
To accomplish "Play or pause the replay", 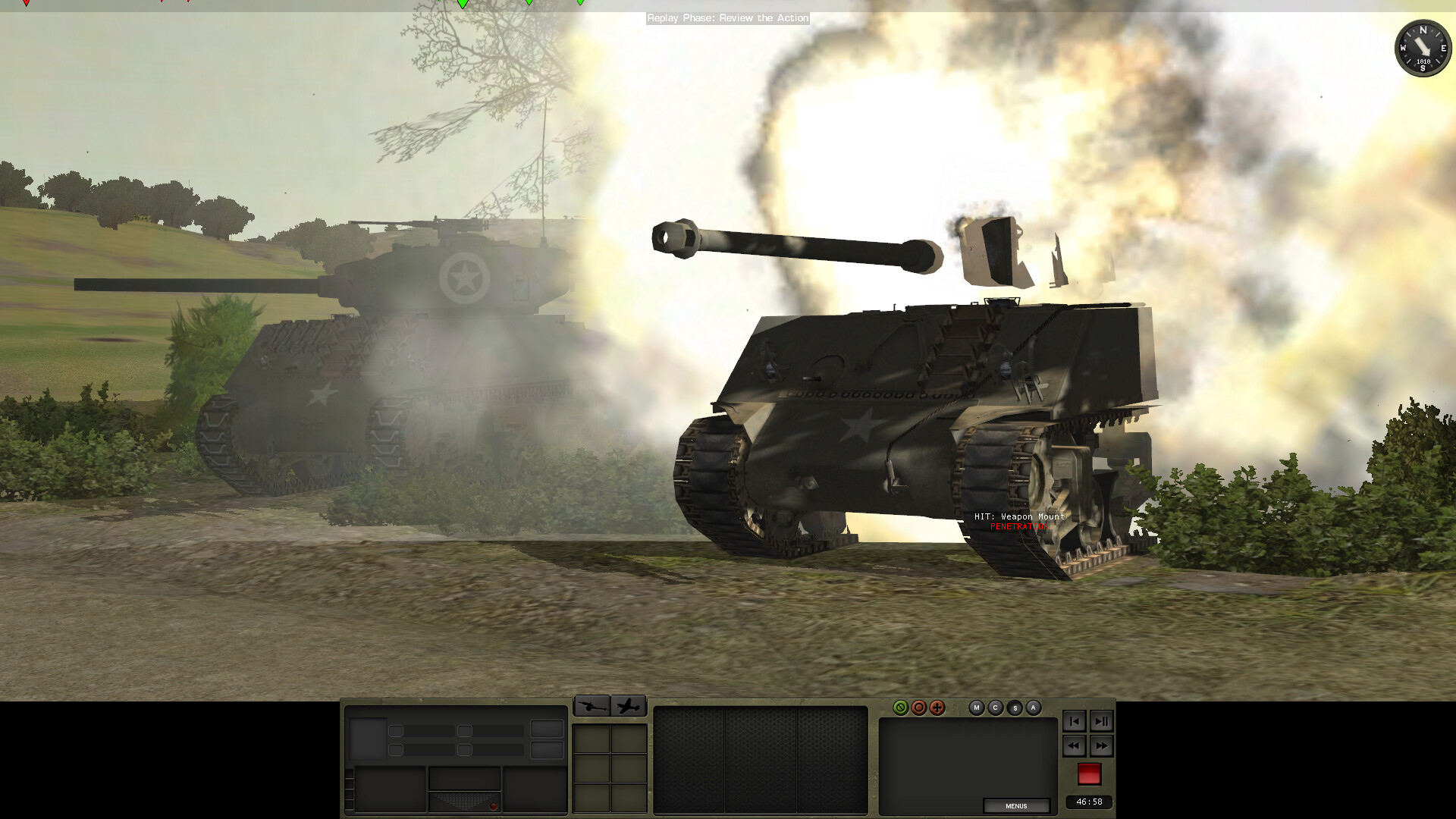I will [1102, 721].
